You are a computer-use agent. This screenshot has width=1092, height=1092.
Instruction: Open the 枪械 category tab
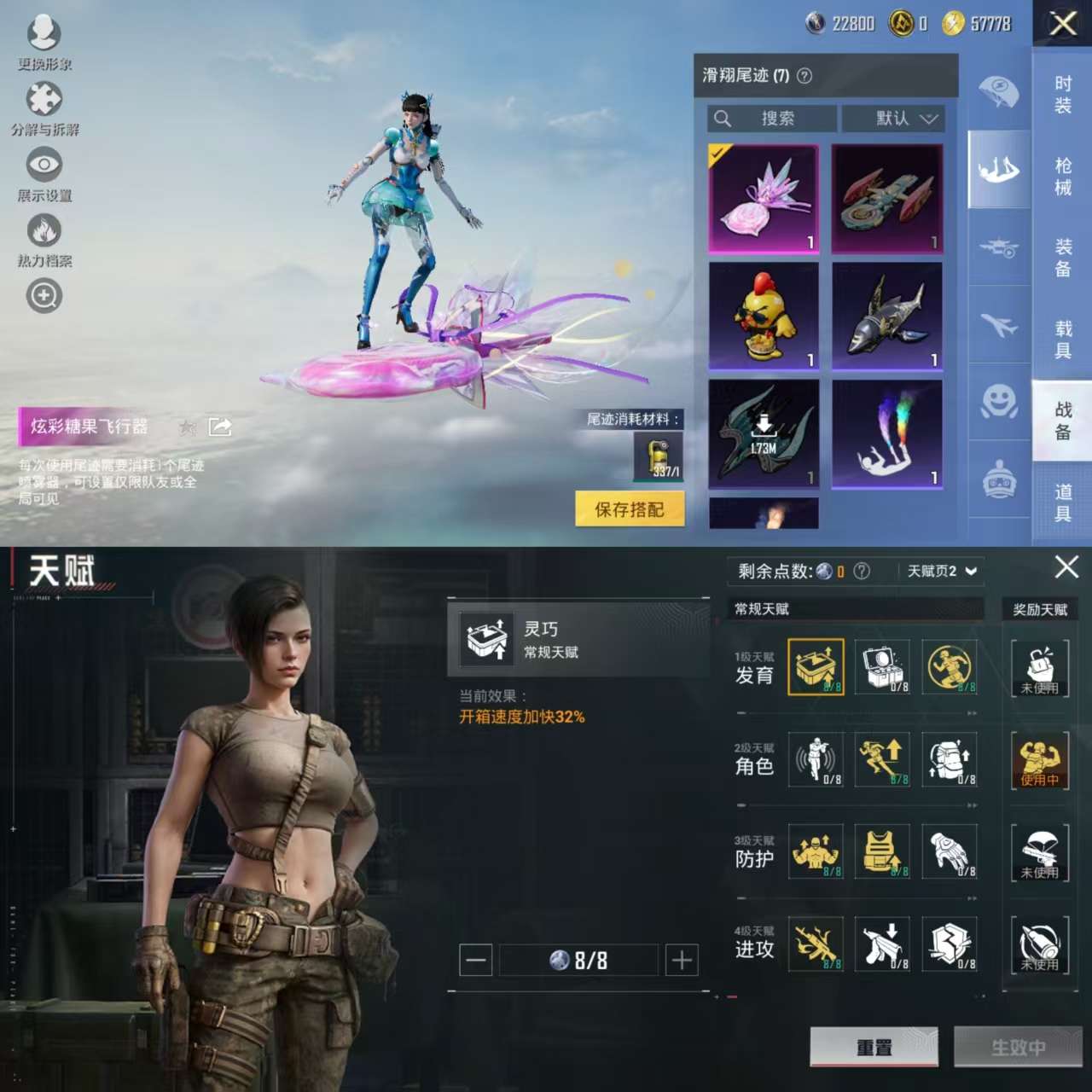click(1062, 177)
